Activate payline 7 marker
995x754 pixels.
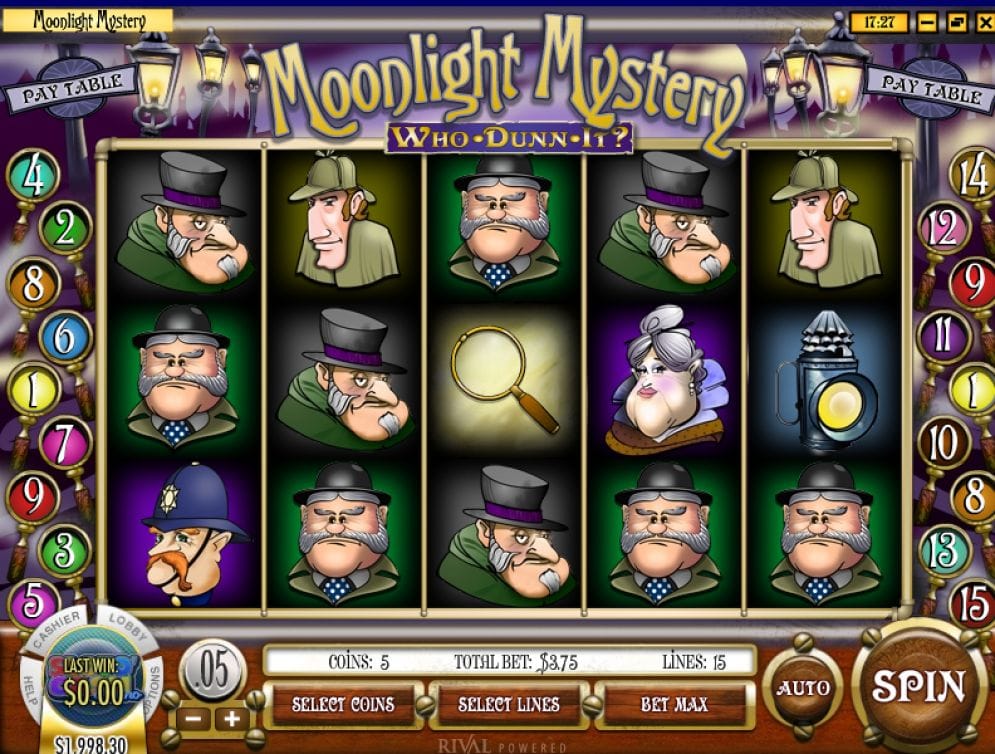pyautogui.click(x=65, y=441)
